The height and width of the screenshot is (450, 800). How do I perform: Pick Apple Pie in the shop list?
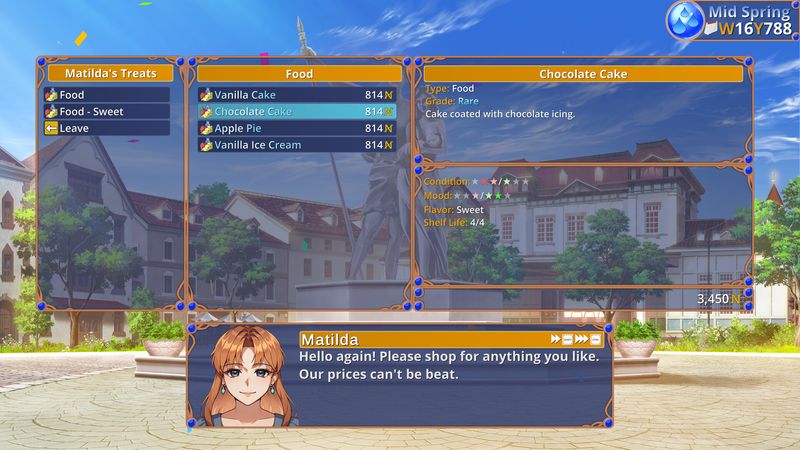[x=296, y=128]
